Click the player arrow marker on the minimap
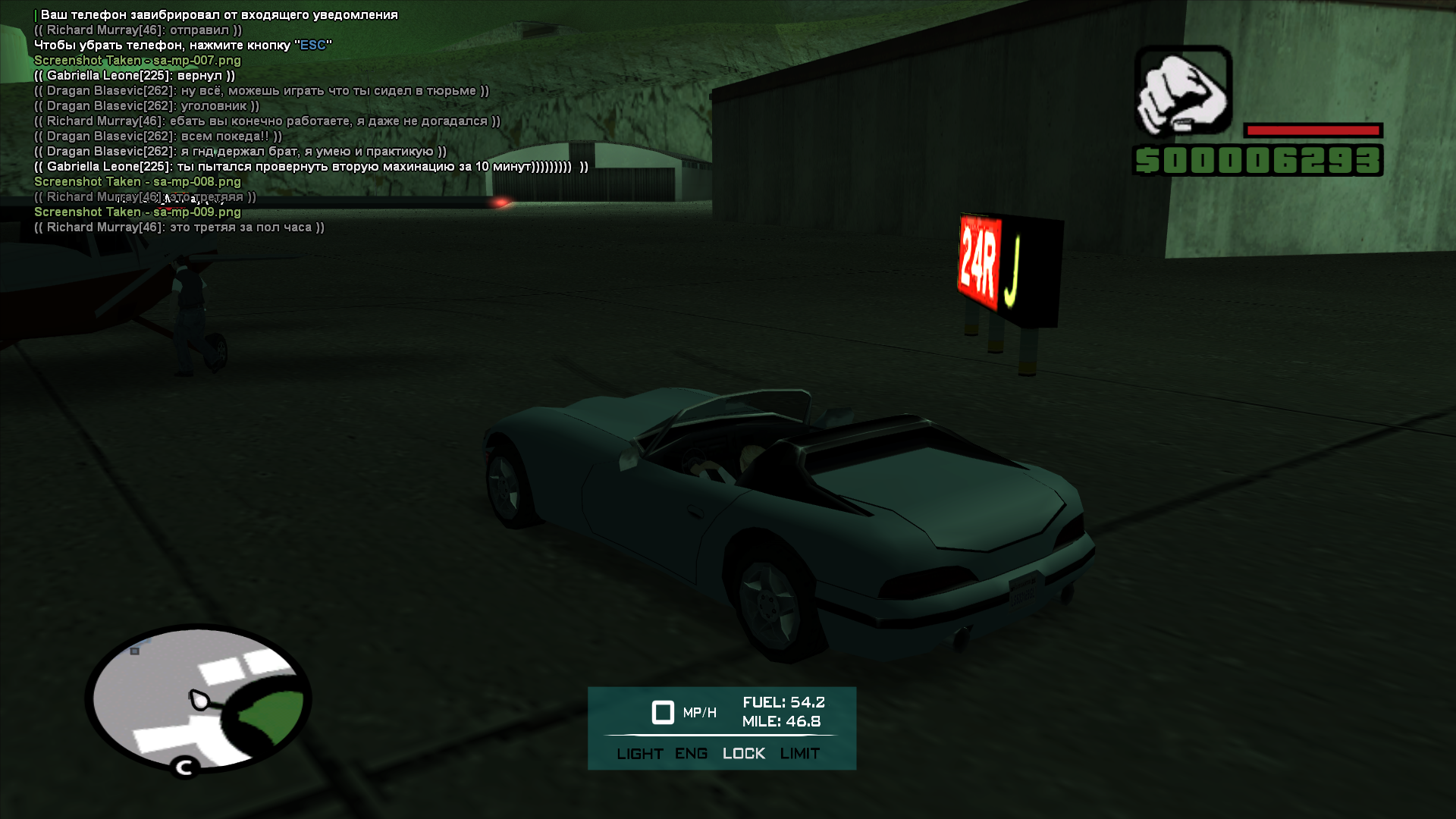Viewport: 1456px width, 819px height. click(x=198, y=699)
